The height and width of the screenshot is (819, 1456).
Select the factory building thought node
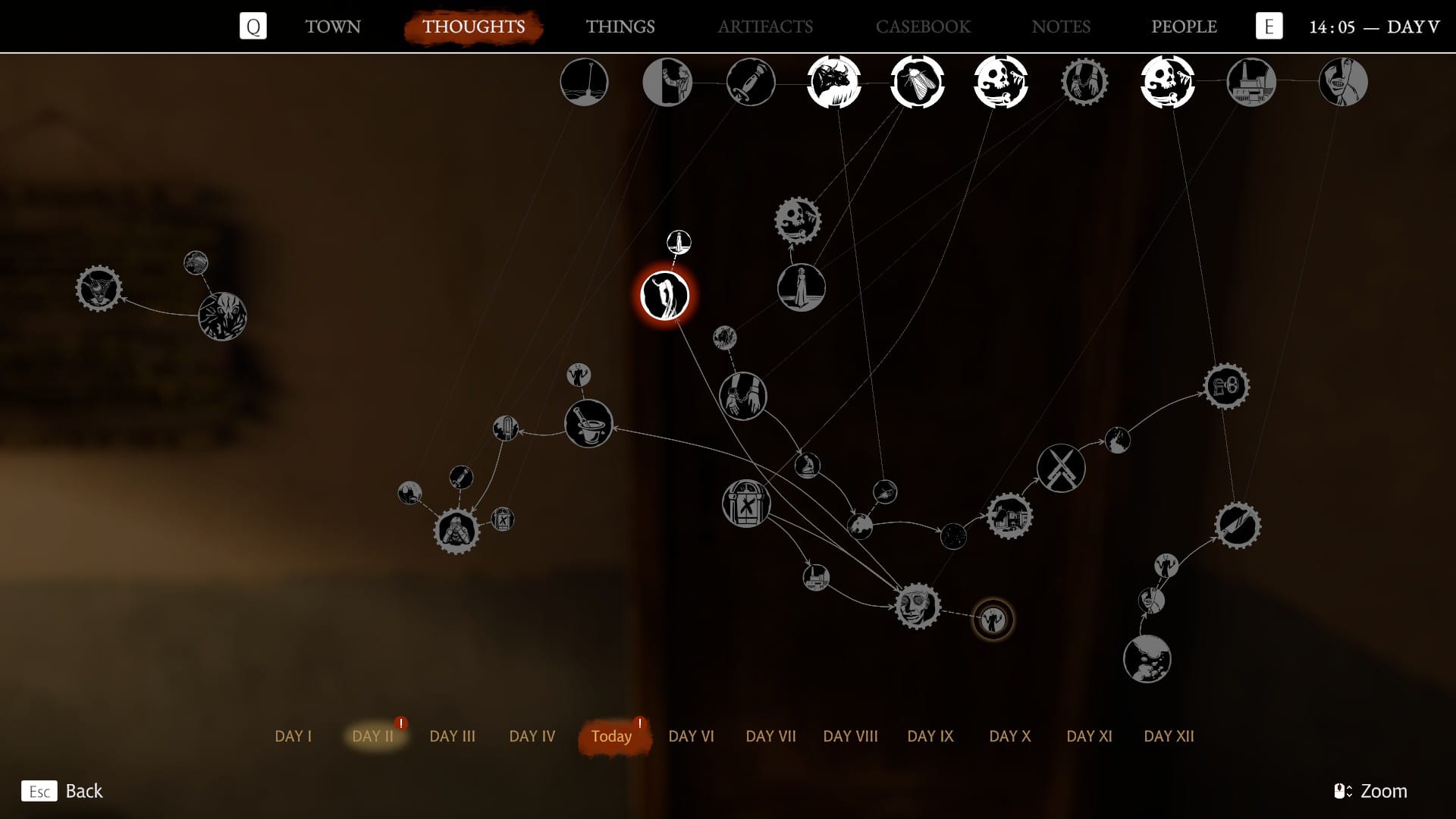click(1250, 82)
